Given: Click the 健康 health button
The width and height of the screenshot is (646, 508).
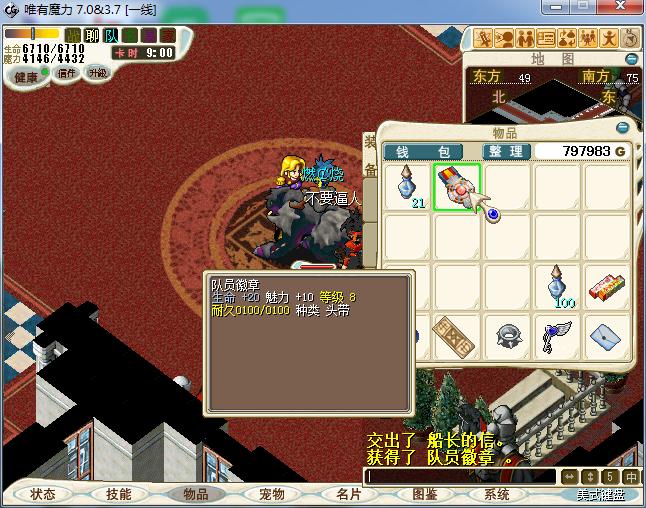Looking at the screenshot, I should (x=26, y=77).
